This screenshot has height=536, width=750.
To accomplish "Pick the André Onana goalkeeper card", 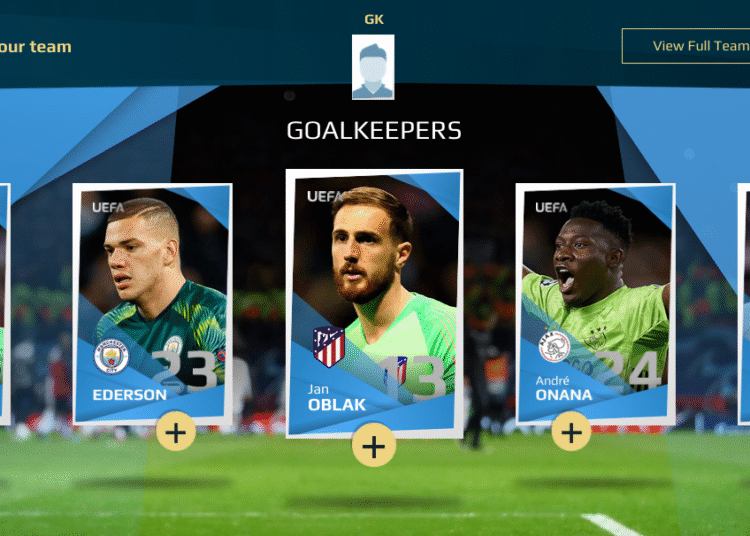I will pyautogui.click(x=594, y=300).
